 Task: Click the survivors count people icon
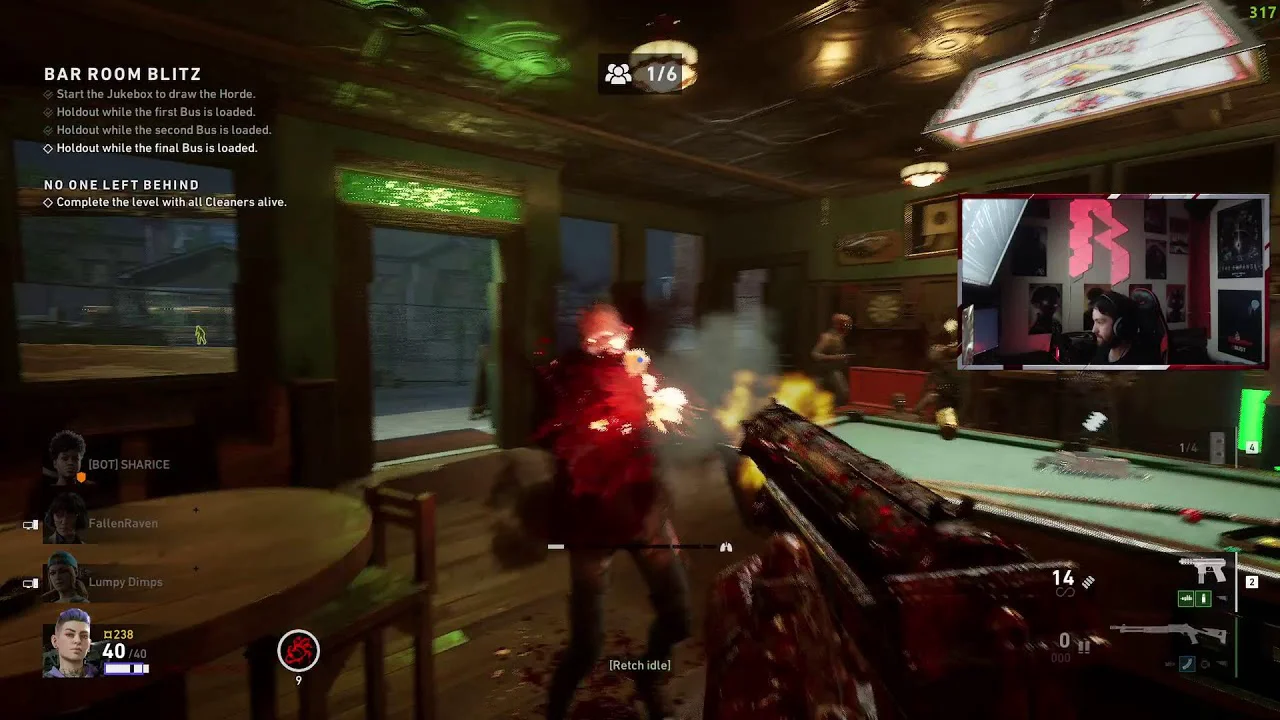coord(619,74)
